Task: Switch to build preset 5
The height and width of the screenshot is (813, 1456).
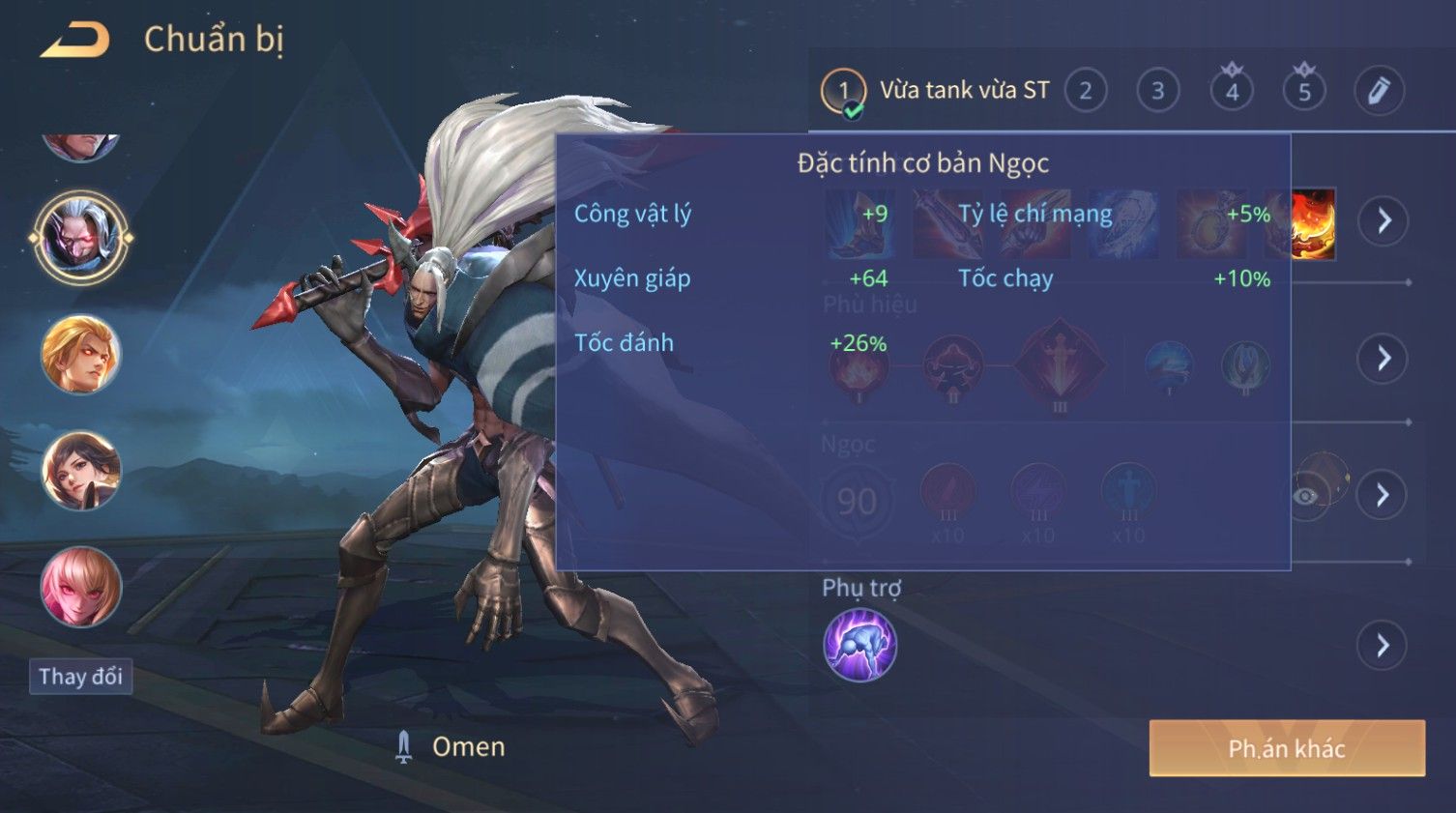Action: click(x=1304, y=91)
